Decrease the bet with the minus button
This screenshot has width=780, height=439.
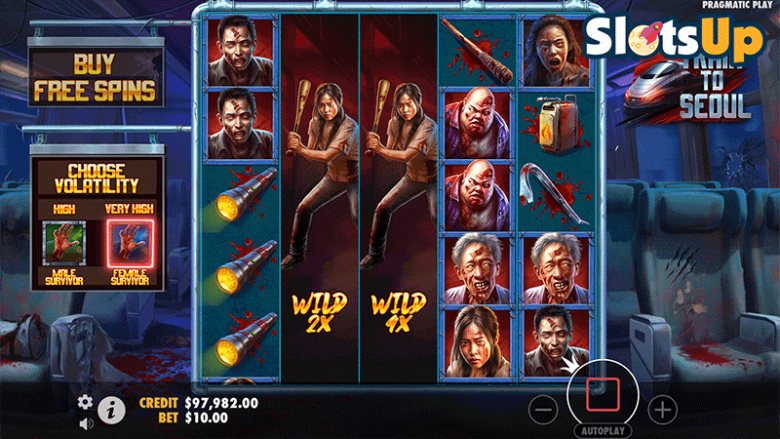(x=543, y=408)
